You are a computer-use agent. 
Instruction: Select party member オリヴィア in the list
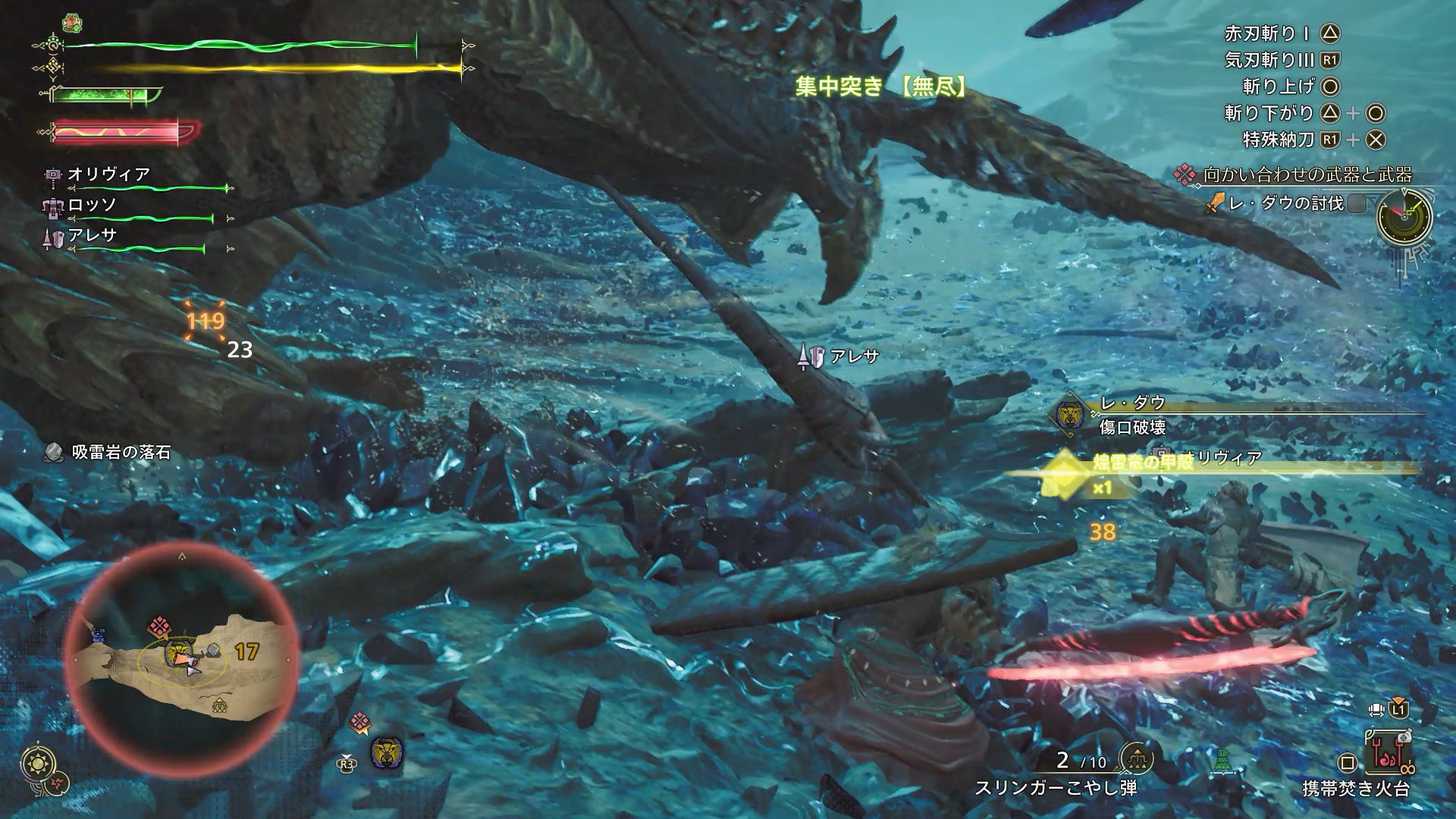click(x=109, y=174)
